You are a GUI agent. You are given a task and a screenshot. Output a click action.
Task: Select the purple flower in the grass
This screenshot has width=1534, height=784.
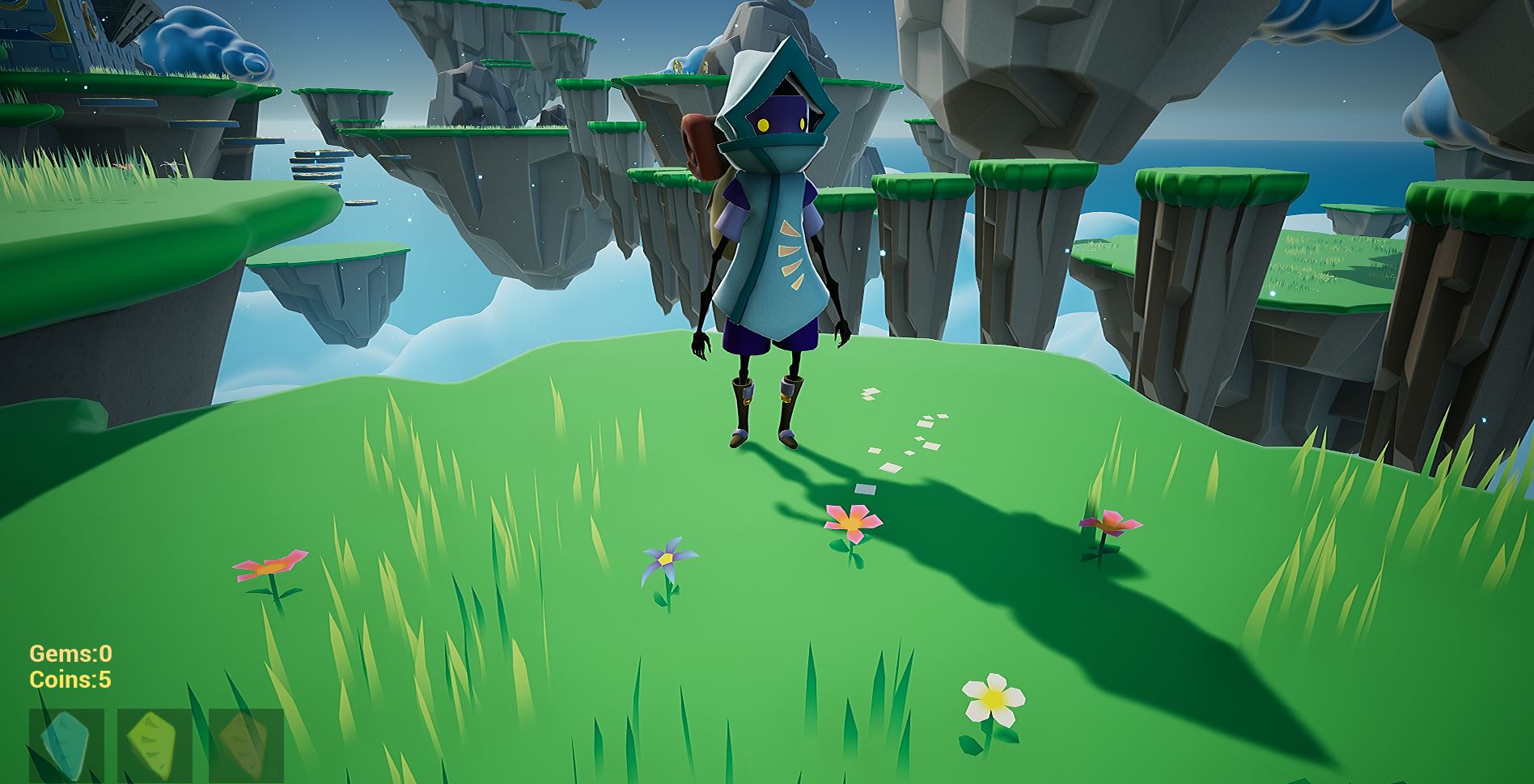tap(665, 560)
